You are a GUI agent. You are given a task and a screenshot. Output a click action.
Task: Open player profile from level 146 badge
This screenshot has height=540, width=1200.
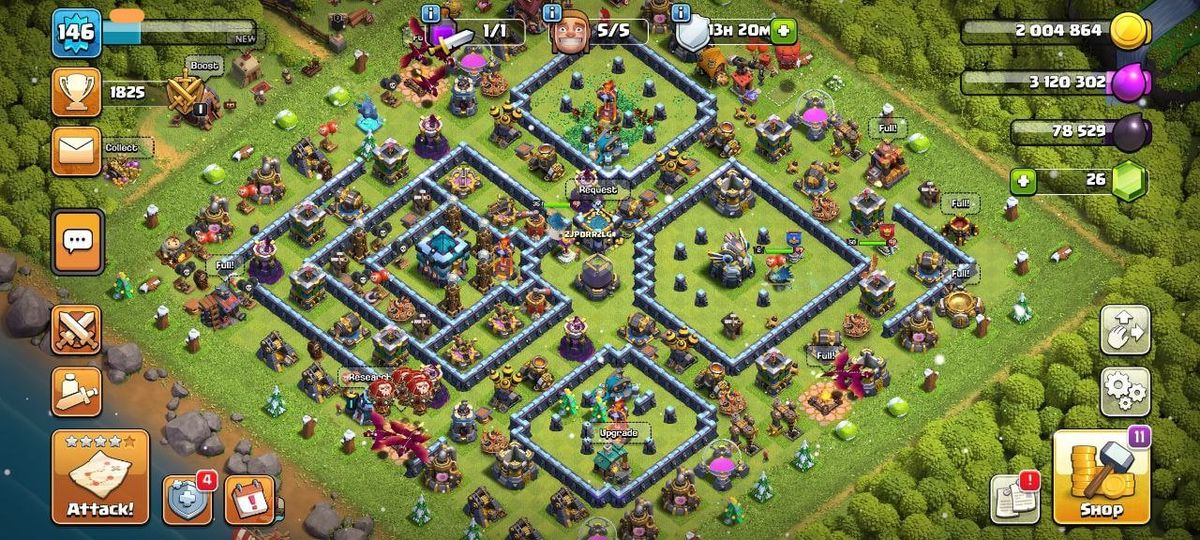coord(77,32)
